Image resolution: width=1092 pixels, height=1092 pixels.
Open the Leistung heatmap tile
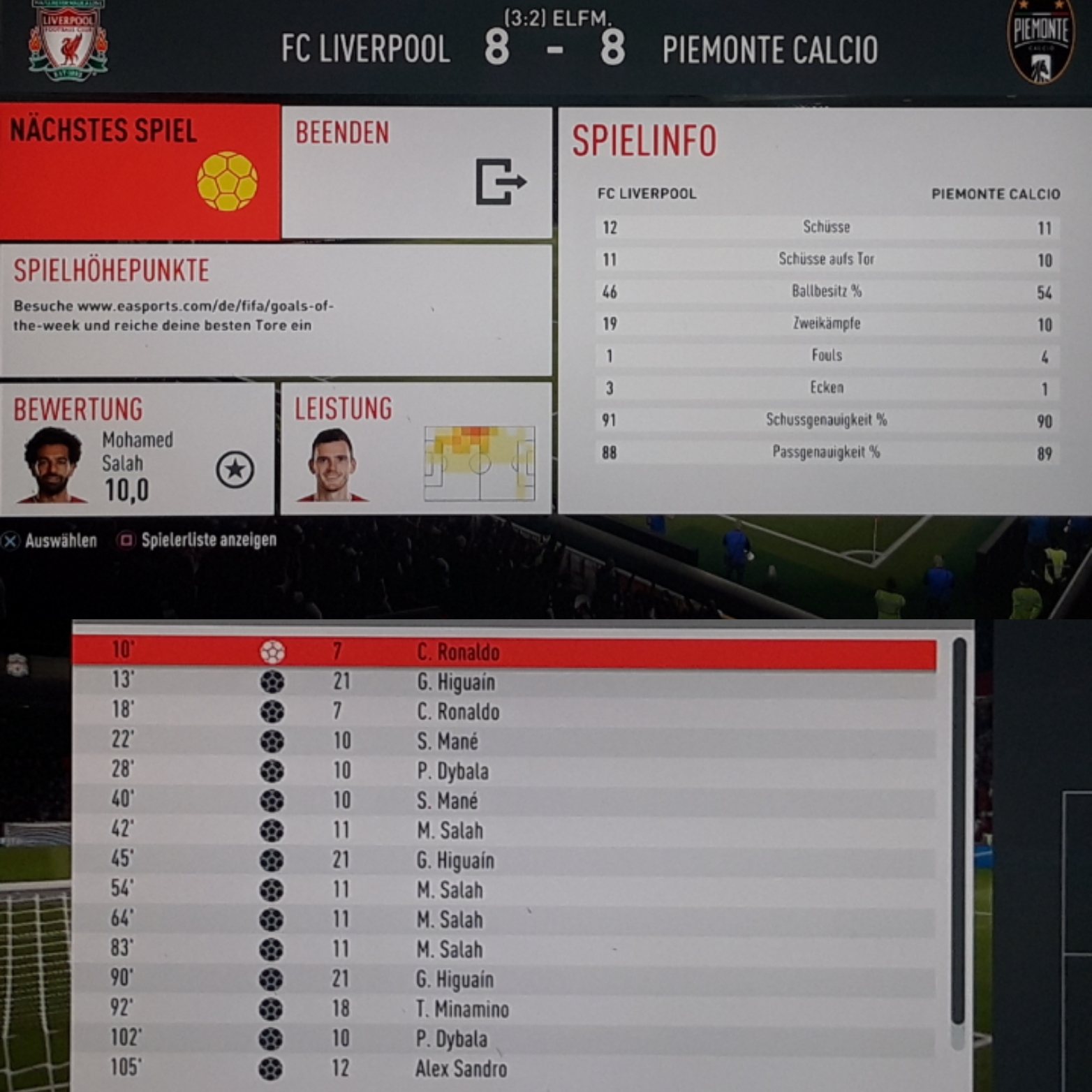(416, 448)
